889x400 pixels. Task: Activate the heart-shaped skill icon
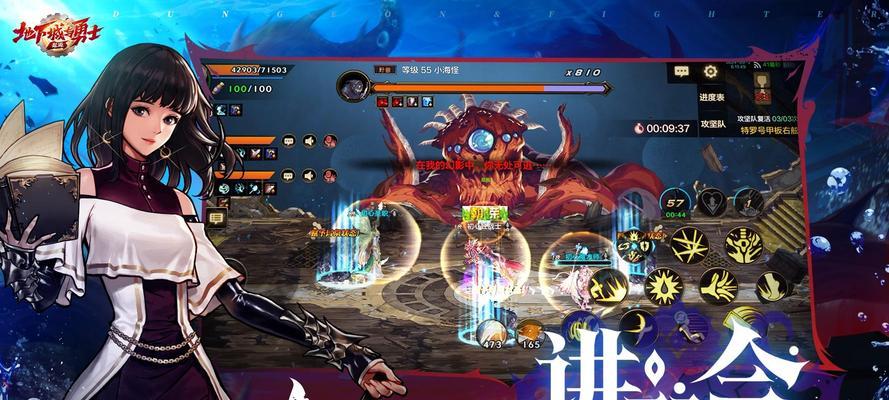point(713,199)
